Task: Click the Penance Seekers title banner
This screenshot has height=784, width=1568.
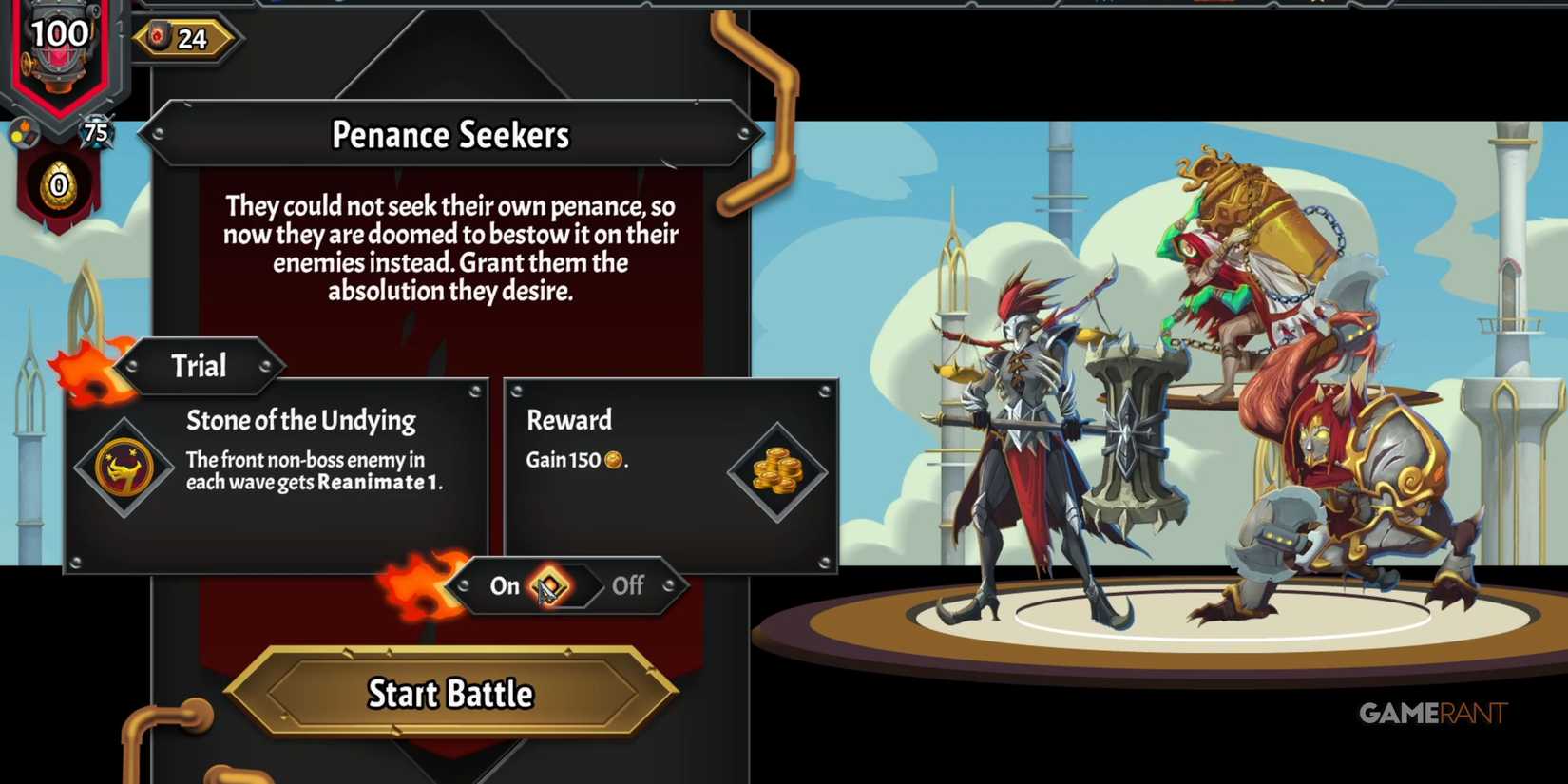Action: point(450,135)
